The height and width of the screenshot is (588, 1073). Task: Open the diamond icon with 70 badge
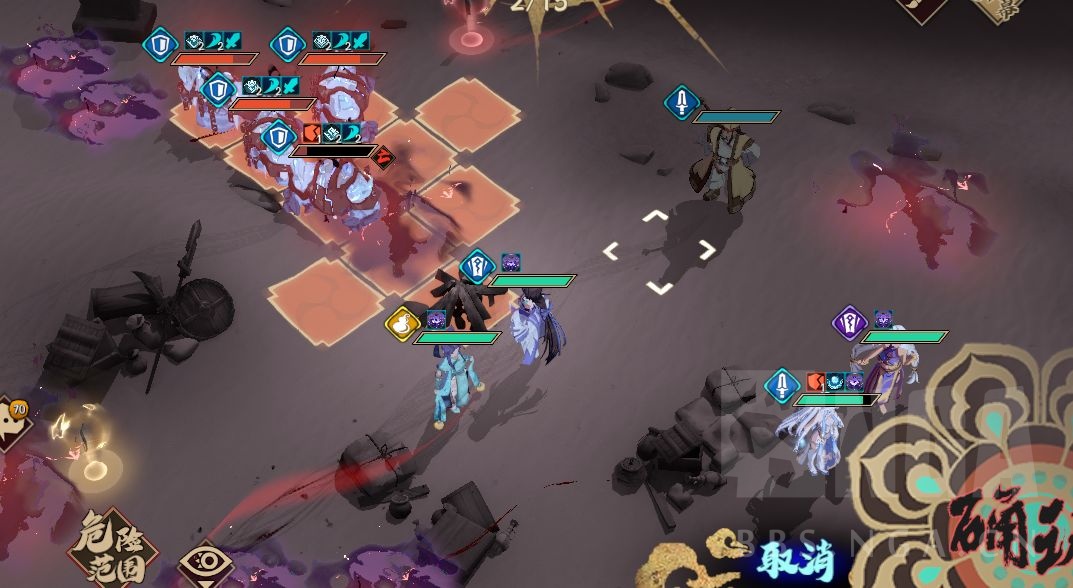(12, 424)
